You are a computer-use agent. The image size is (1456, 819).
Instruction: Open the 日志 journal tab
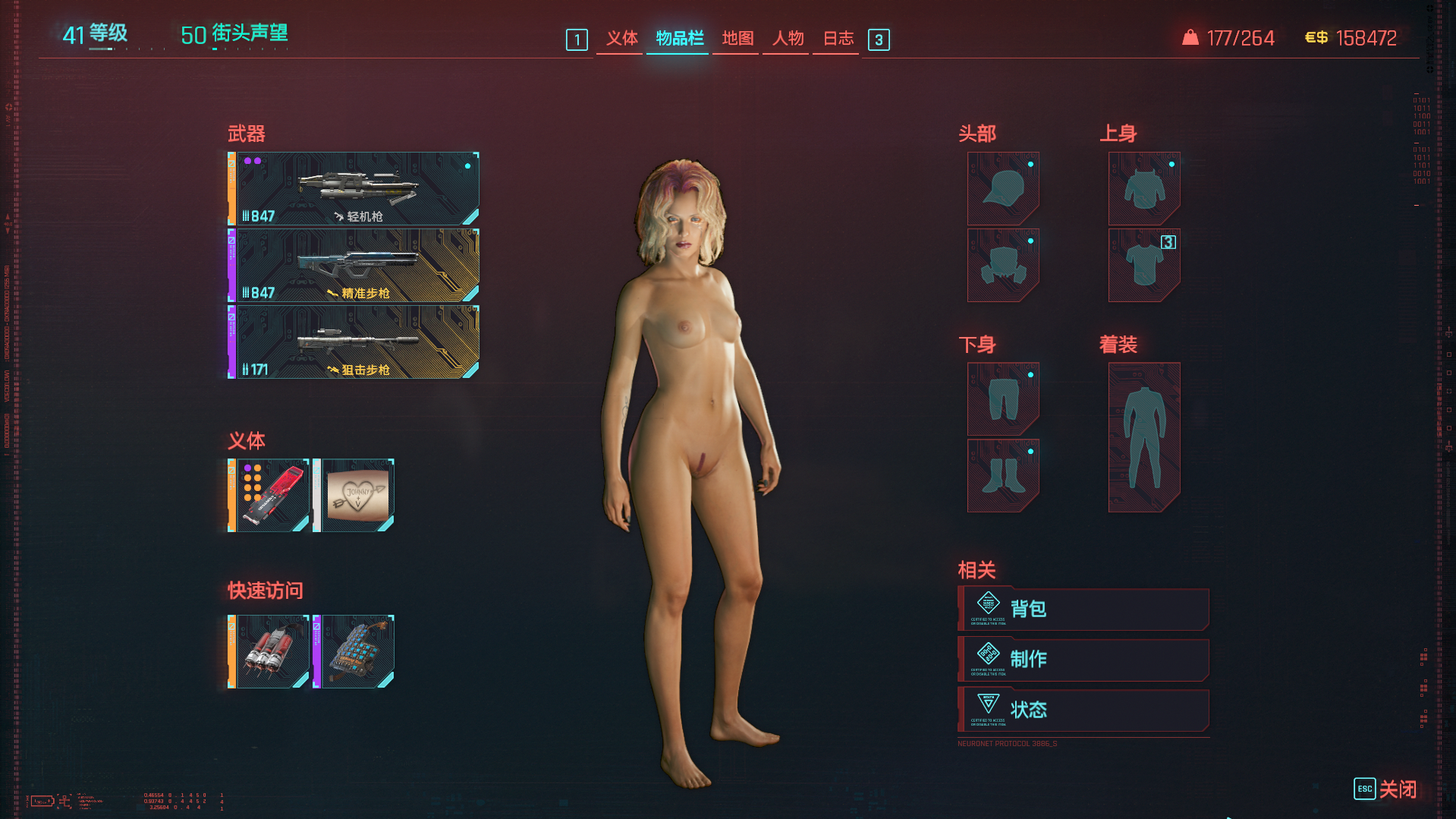838,39
